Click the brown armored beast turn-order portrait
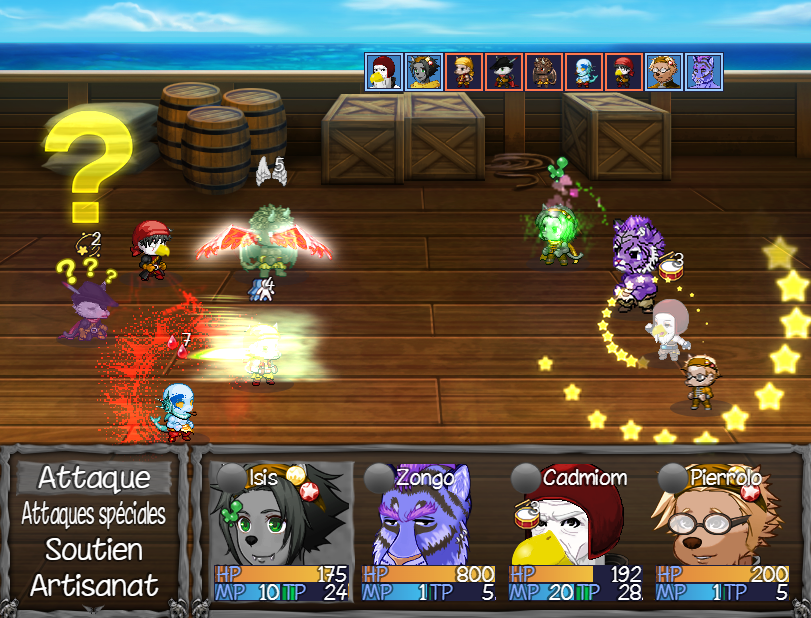Screen dimensions: 811x618 point(543,72)
